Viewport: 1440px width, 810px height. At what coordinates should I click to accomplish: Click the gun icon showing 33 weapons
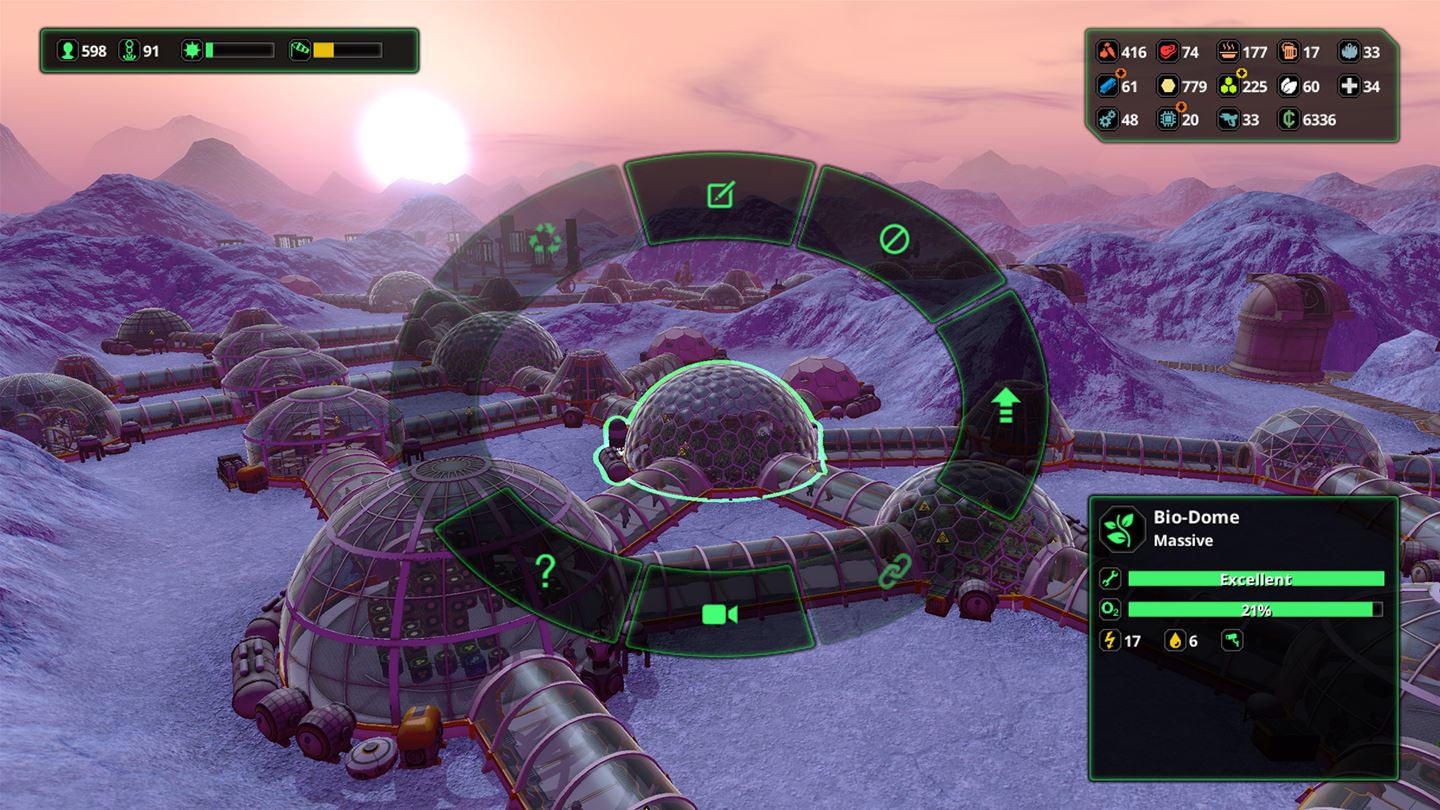click(x=1231, y=120)
